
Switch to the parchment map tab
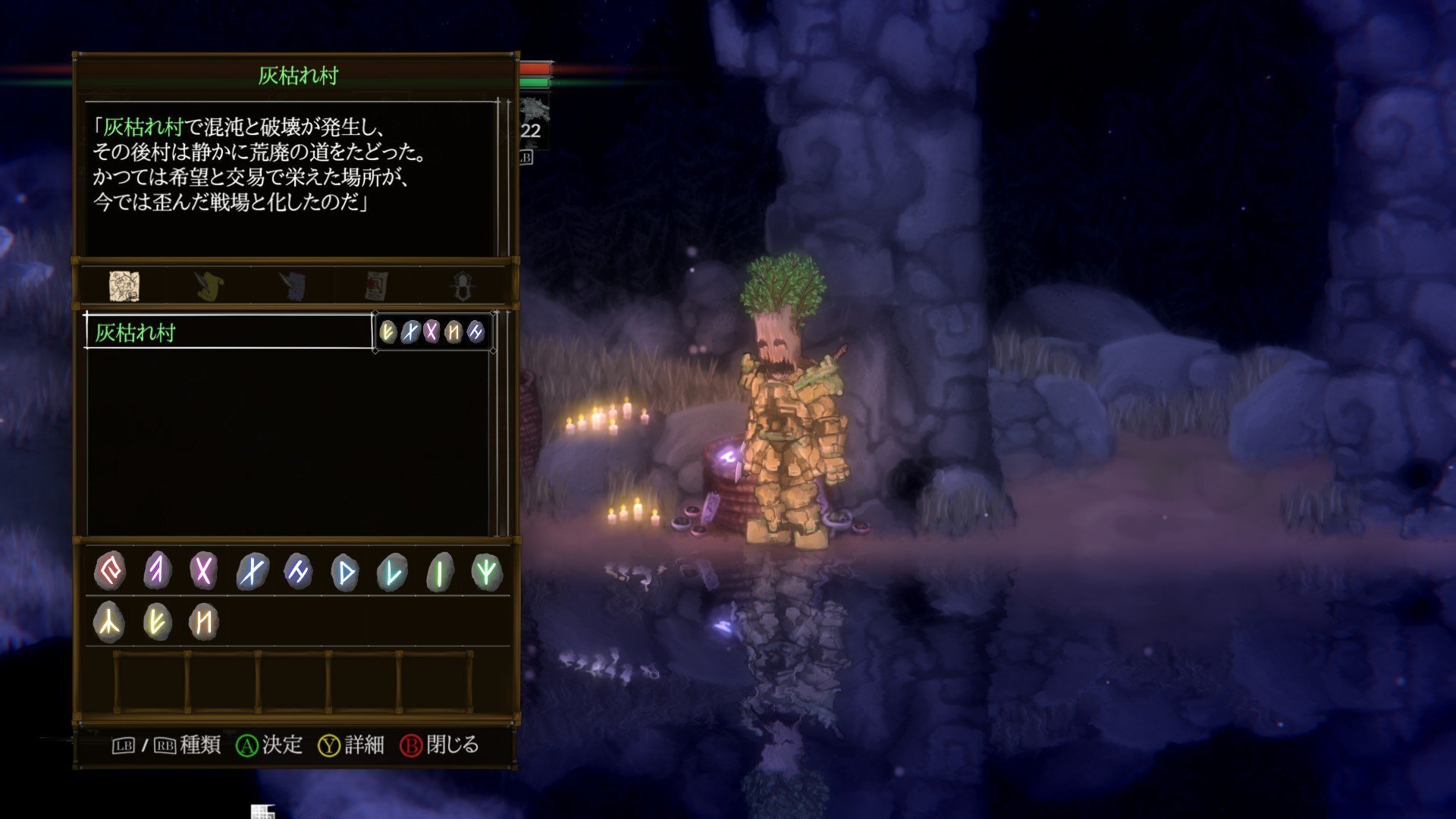point(124,286)
